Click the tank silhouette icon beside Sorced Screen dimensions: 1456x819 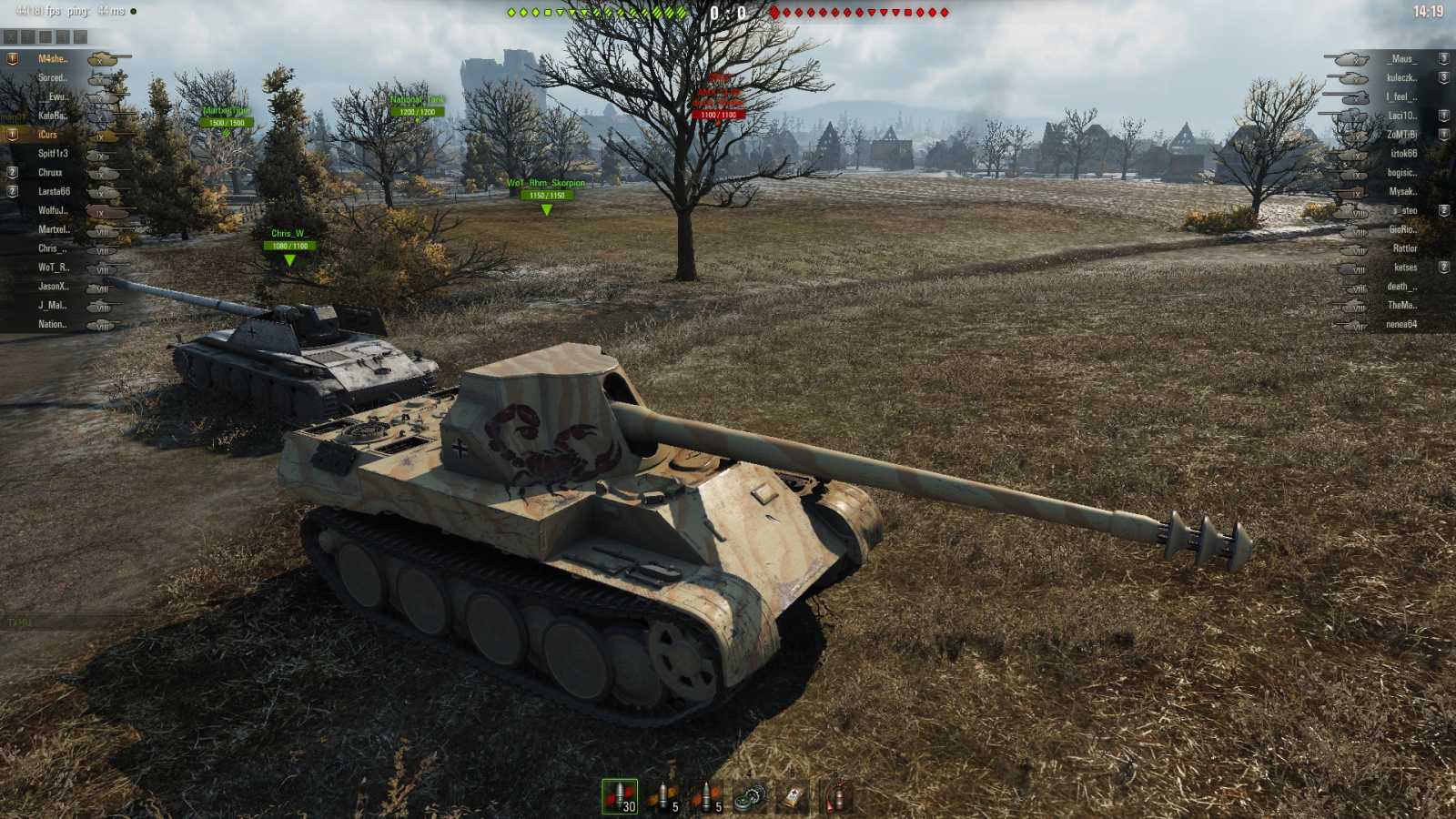click(103, 80)
